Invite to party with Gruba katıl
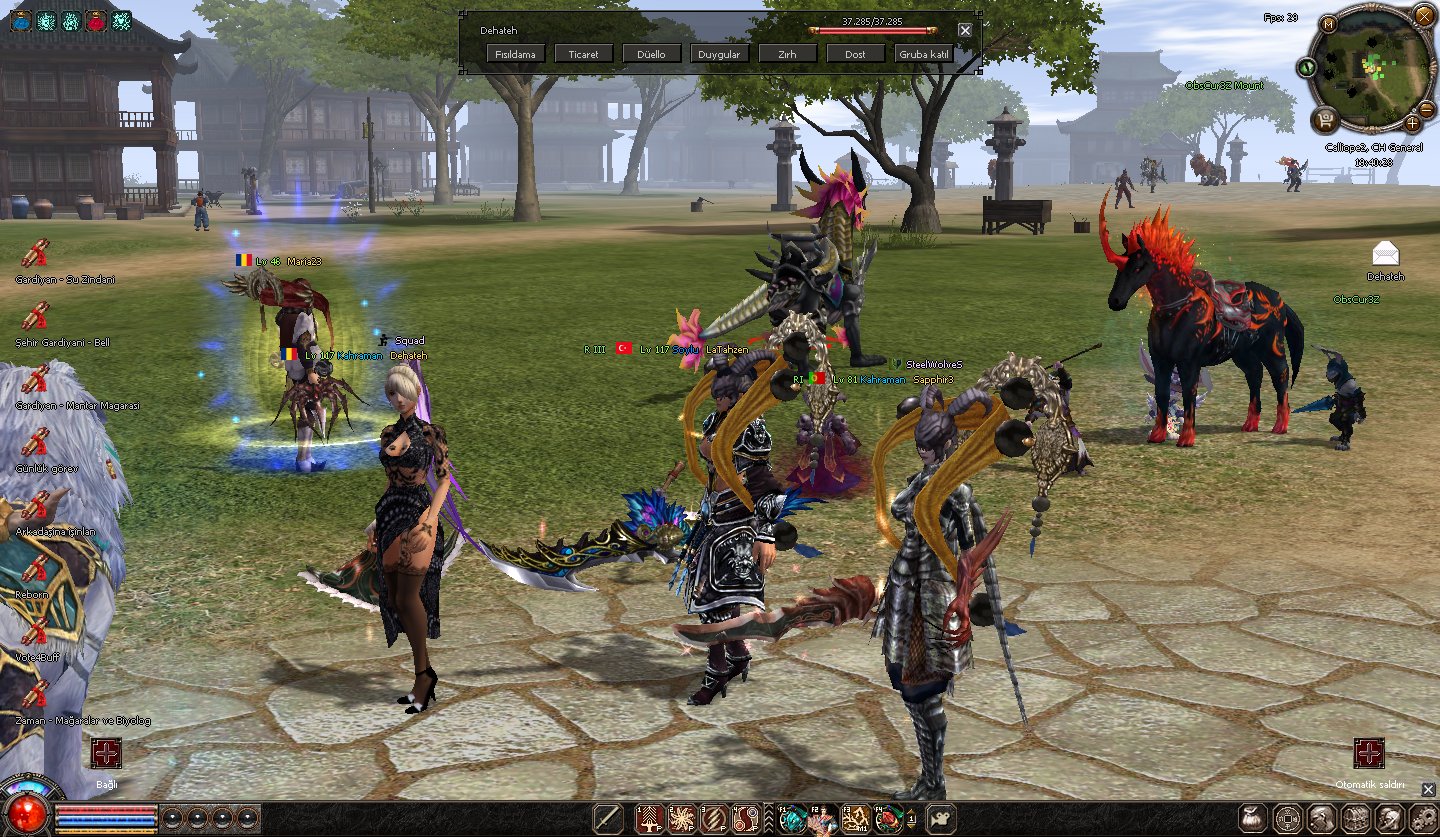 (x=923, y=54)
